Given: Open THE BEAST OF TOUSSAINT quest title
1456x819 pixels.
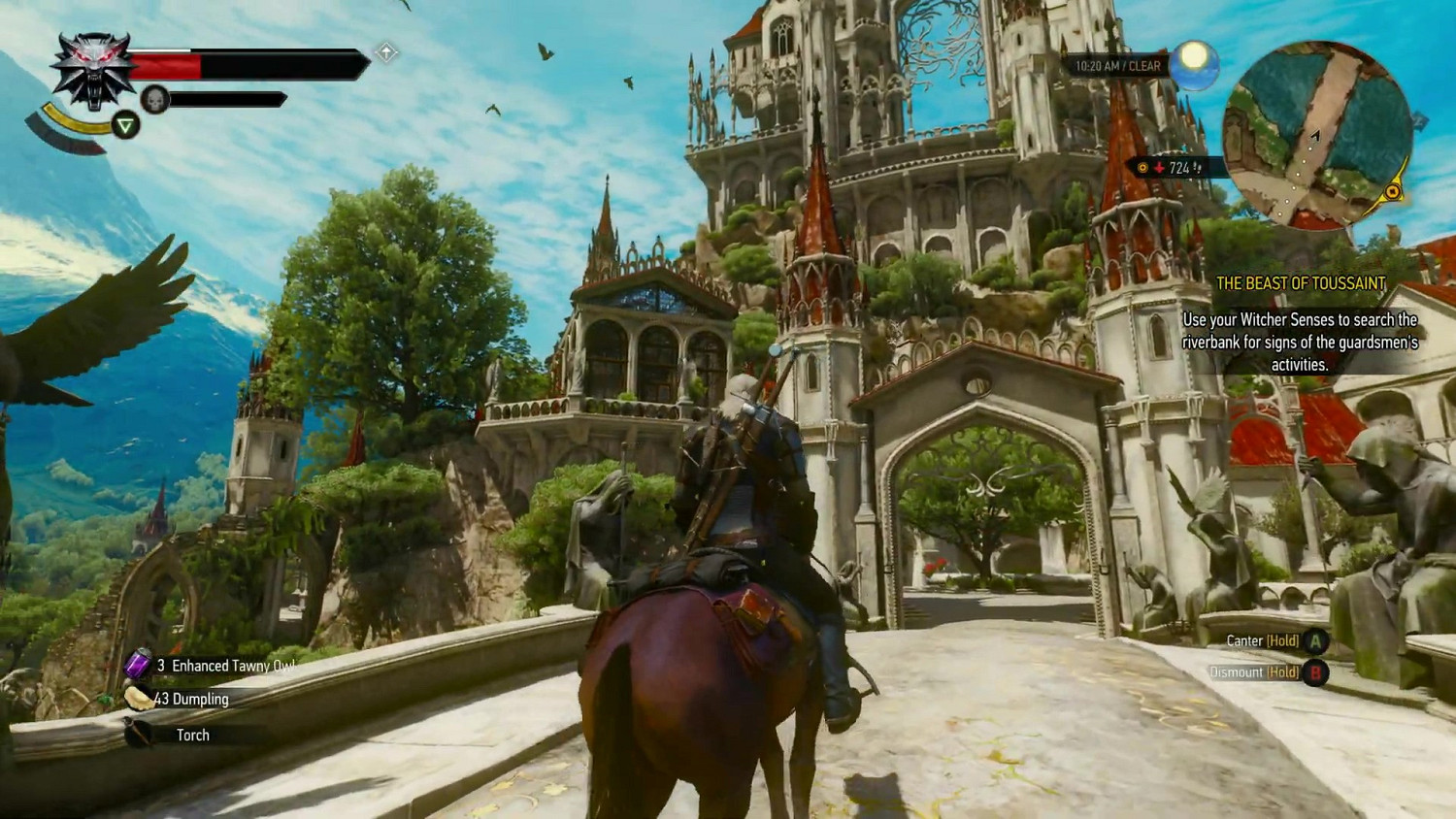Looking at the screenshot, I should pyautogui.click(x=1303, y=284).
